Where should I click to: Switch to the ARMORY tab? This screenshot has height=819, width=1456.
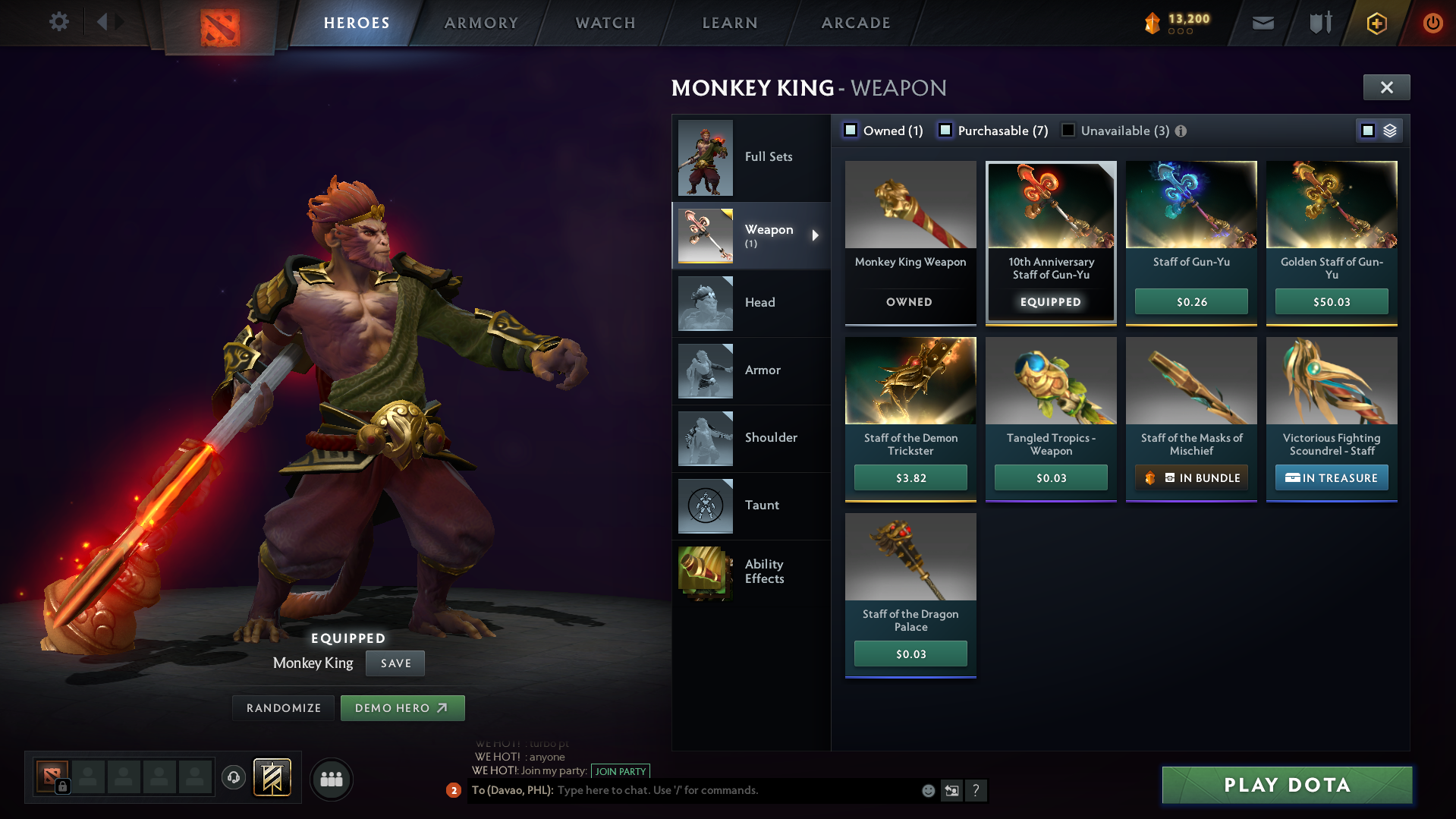(x=481, y=22)
